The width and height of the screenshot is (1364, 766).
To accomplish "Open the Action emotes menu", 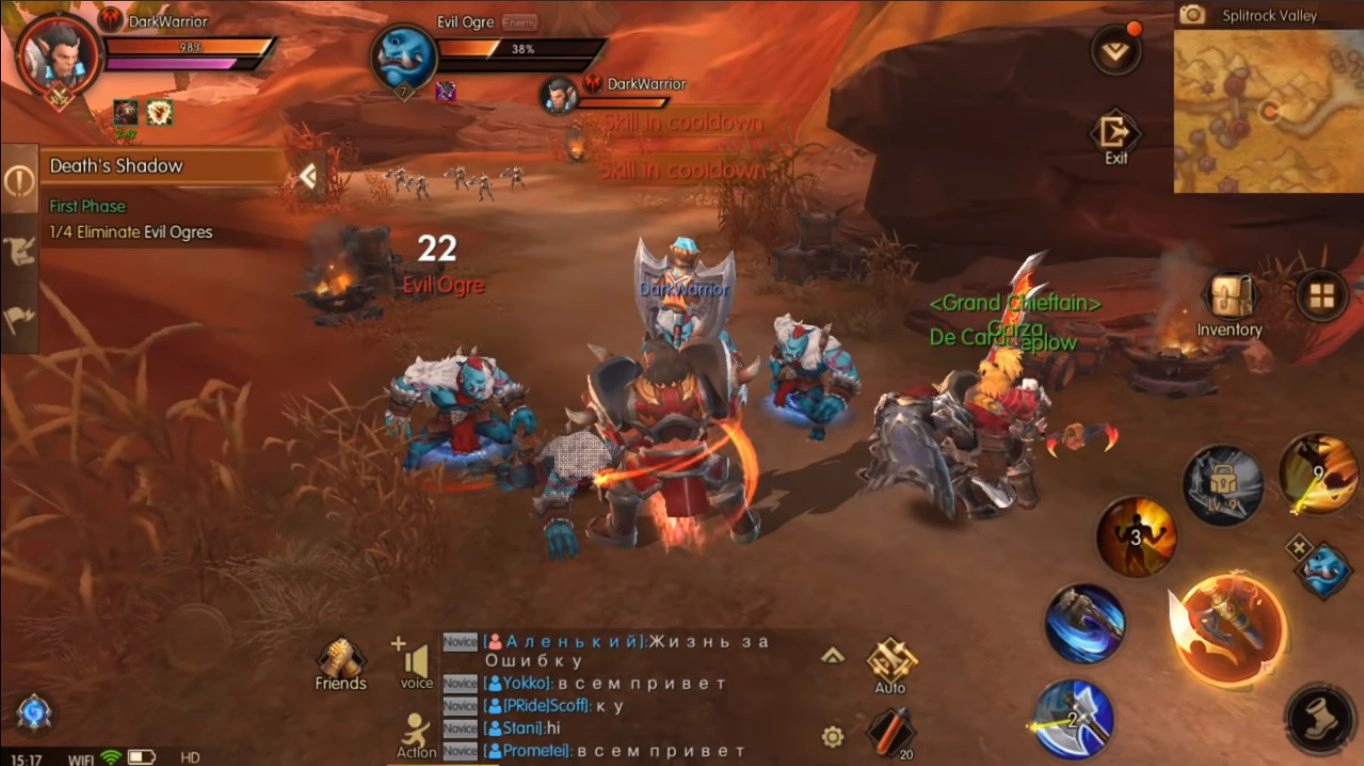I will click(416, 733).
